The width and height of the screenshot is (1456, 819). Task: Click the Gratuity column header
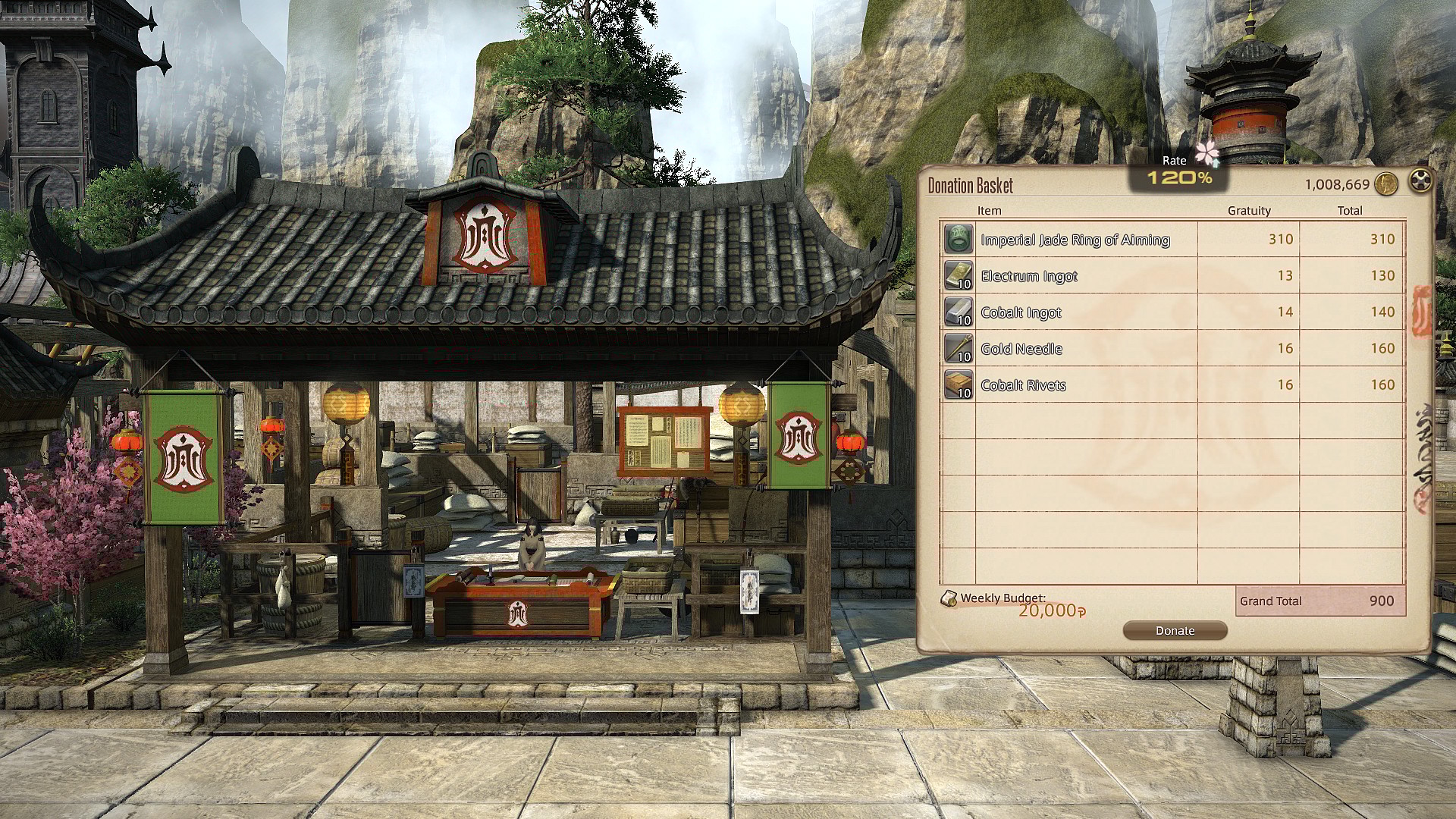[1250, 211]
